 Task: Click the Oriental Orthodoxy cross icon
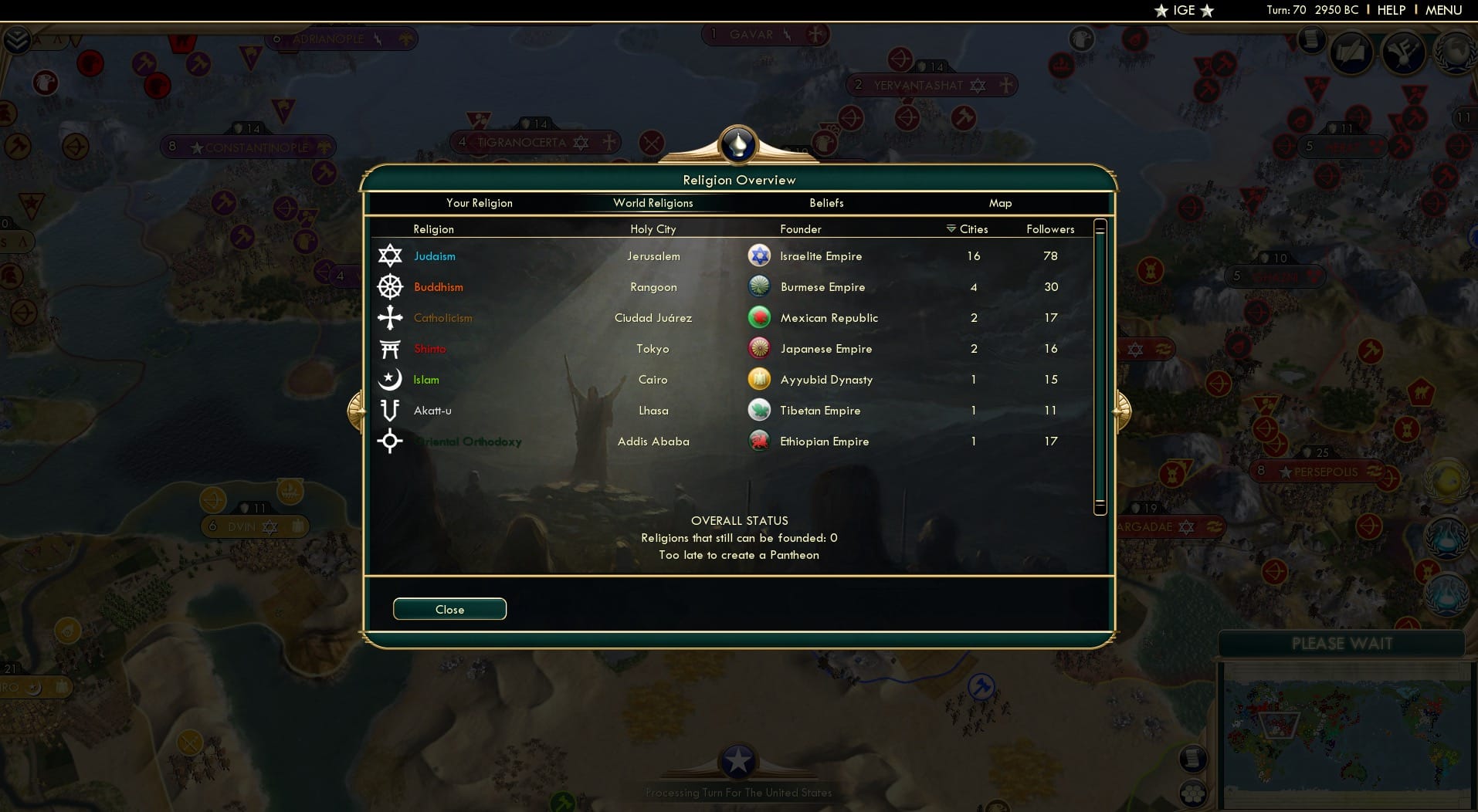point(391,441)
